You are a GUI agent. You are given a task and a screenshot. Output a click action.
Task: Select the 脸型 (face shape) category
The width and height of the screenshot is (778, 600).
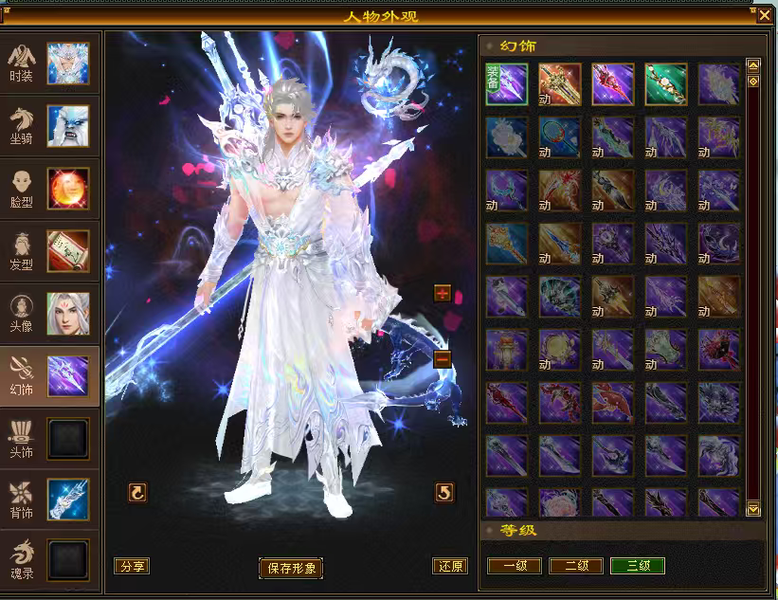[50, 188]
